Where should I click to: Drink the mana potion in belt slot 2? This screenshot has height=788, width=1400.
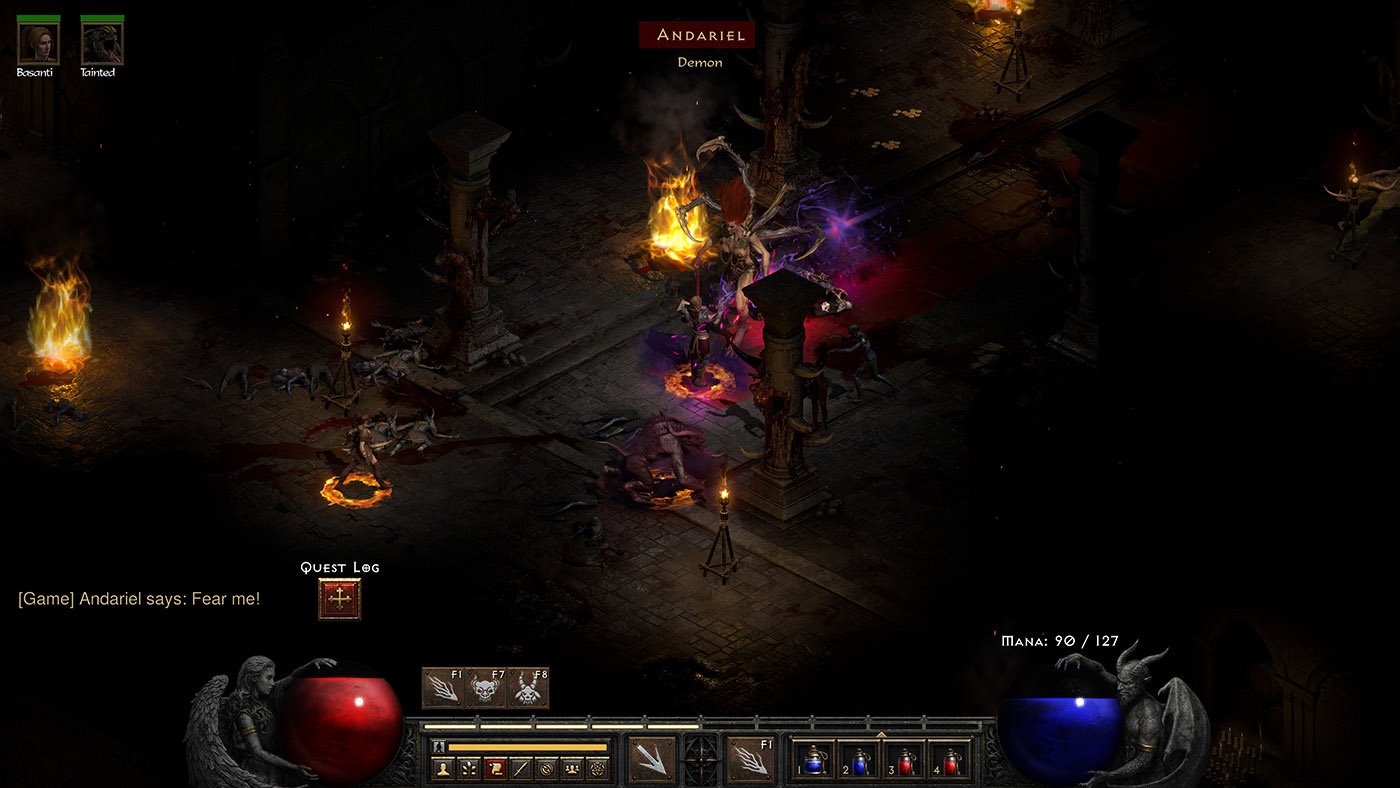click(859, 761)
